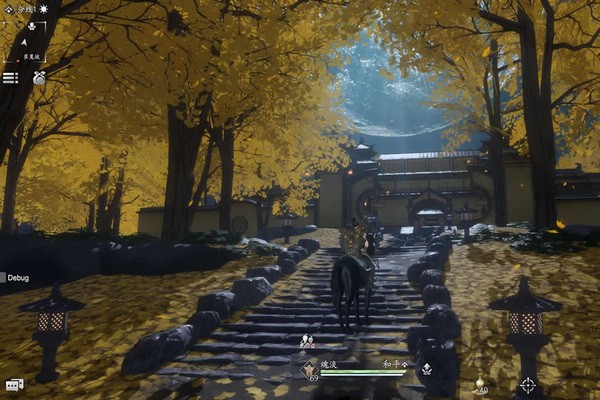The width and height of the screenshot is (600, 400).
Task: Toggle the sun weather icon
Action: [44, 8]
